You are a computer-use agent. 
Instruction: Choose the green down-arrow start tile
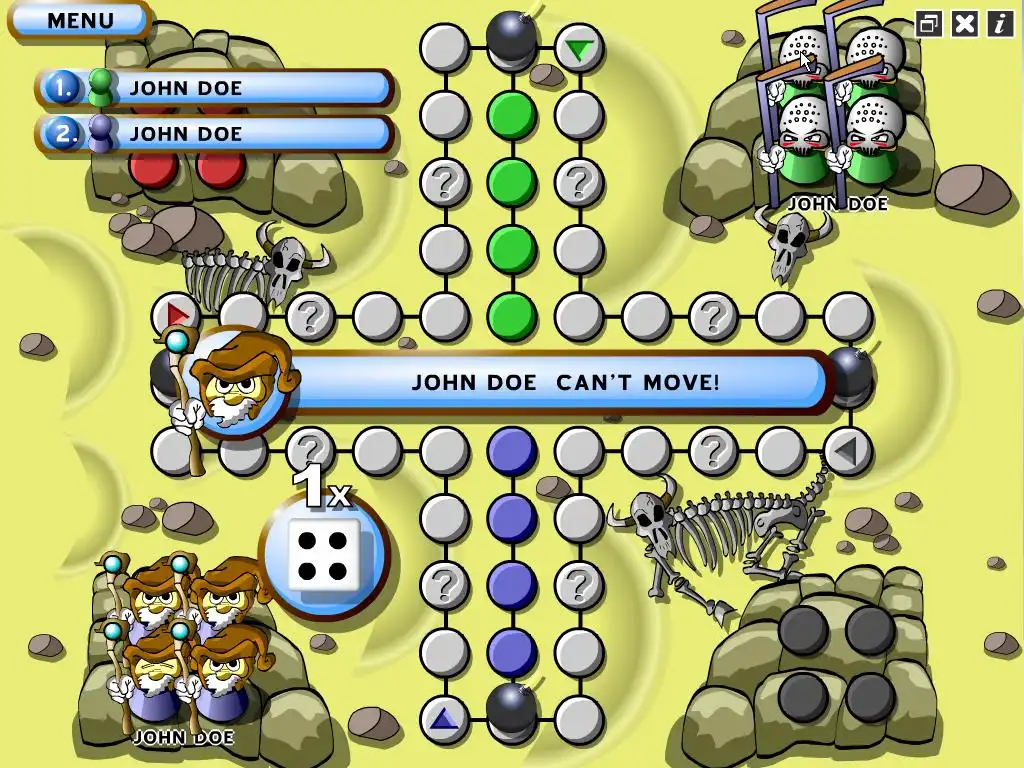[578, 48]
